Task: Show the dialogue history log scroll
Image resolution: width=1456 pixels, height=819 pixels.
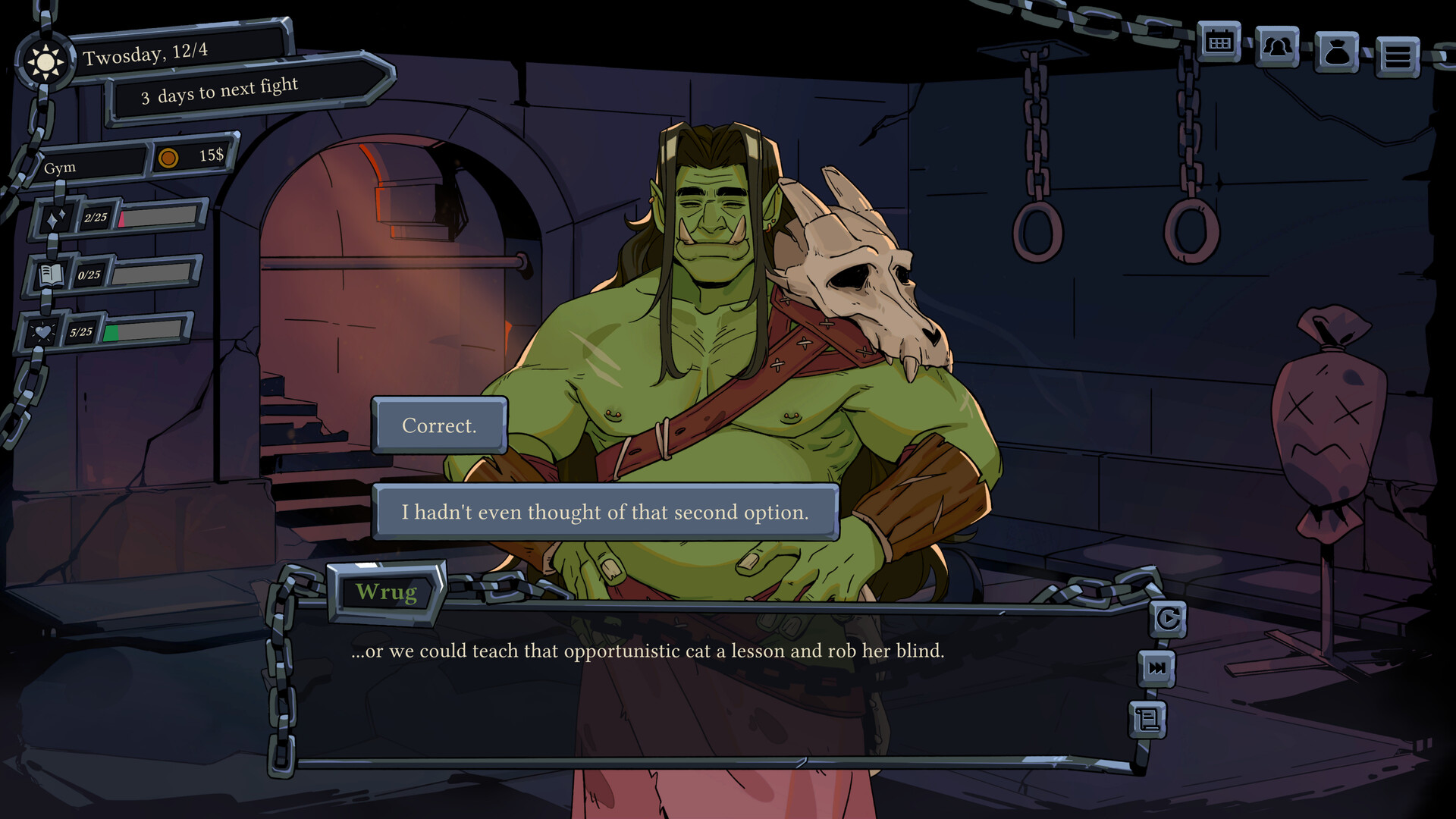Action: [x=1148, y=719]
